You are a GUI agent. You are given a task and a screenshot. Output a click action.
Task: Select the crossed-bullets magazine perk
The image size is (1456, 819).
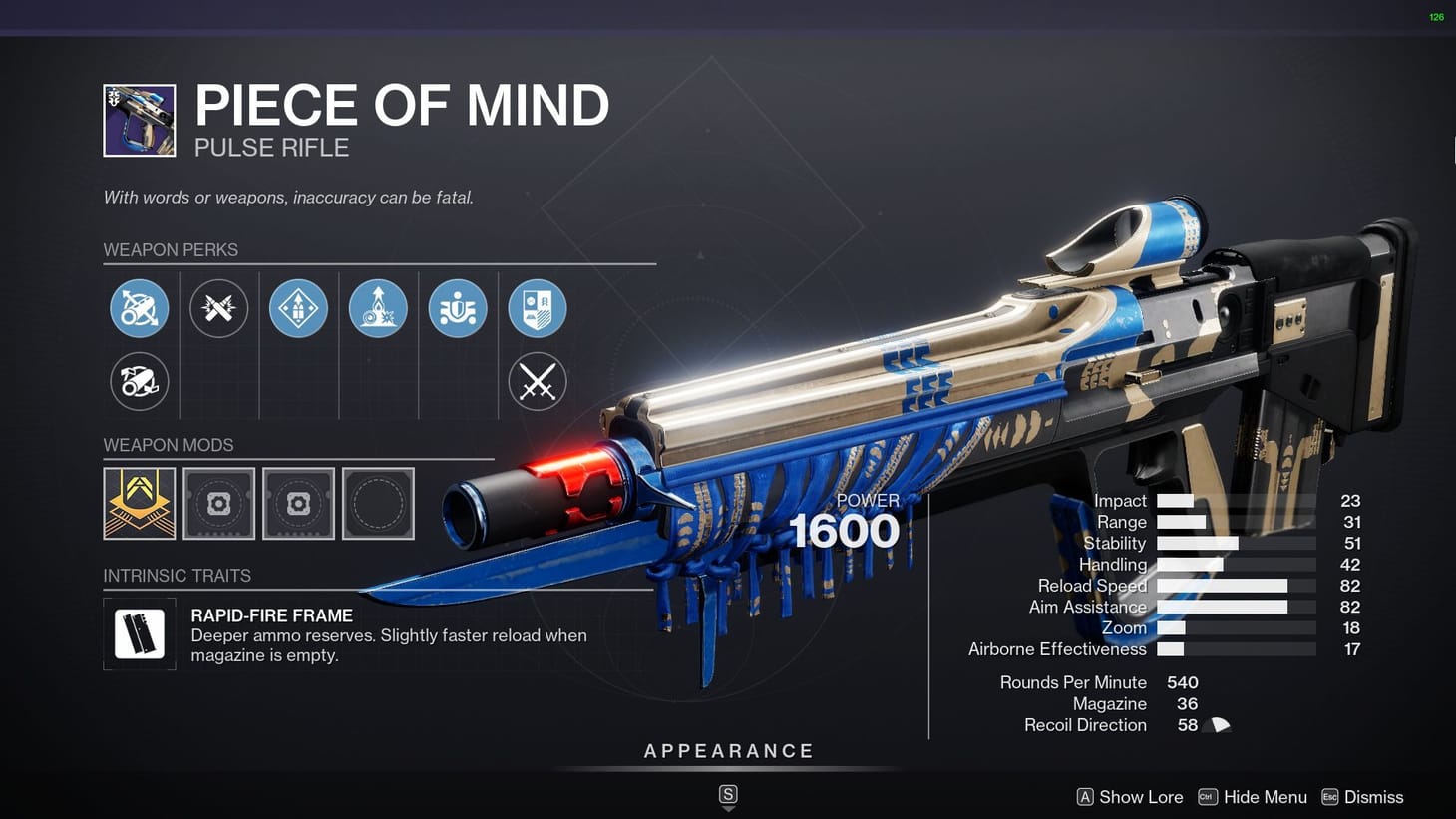click(219, 308)
